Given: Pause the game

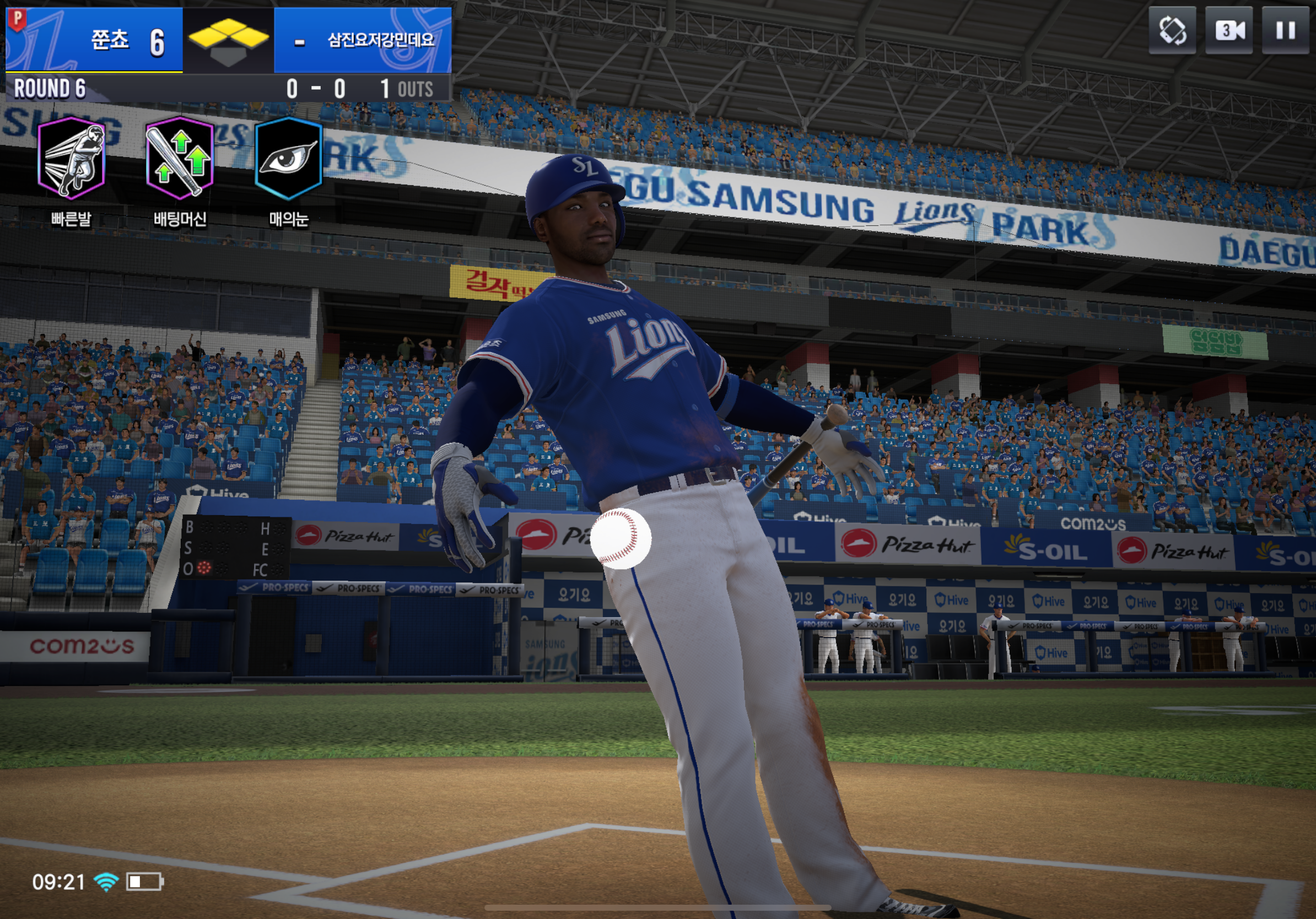Looking at the screenshot, I should pyautogui.click(x=1285, y=30).
